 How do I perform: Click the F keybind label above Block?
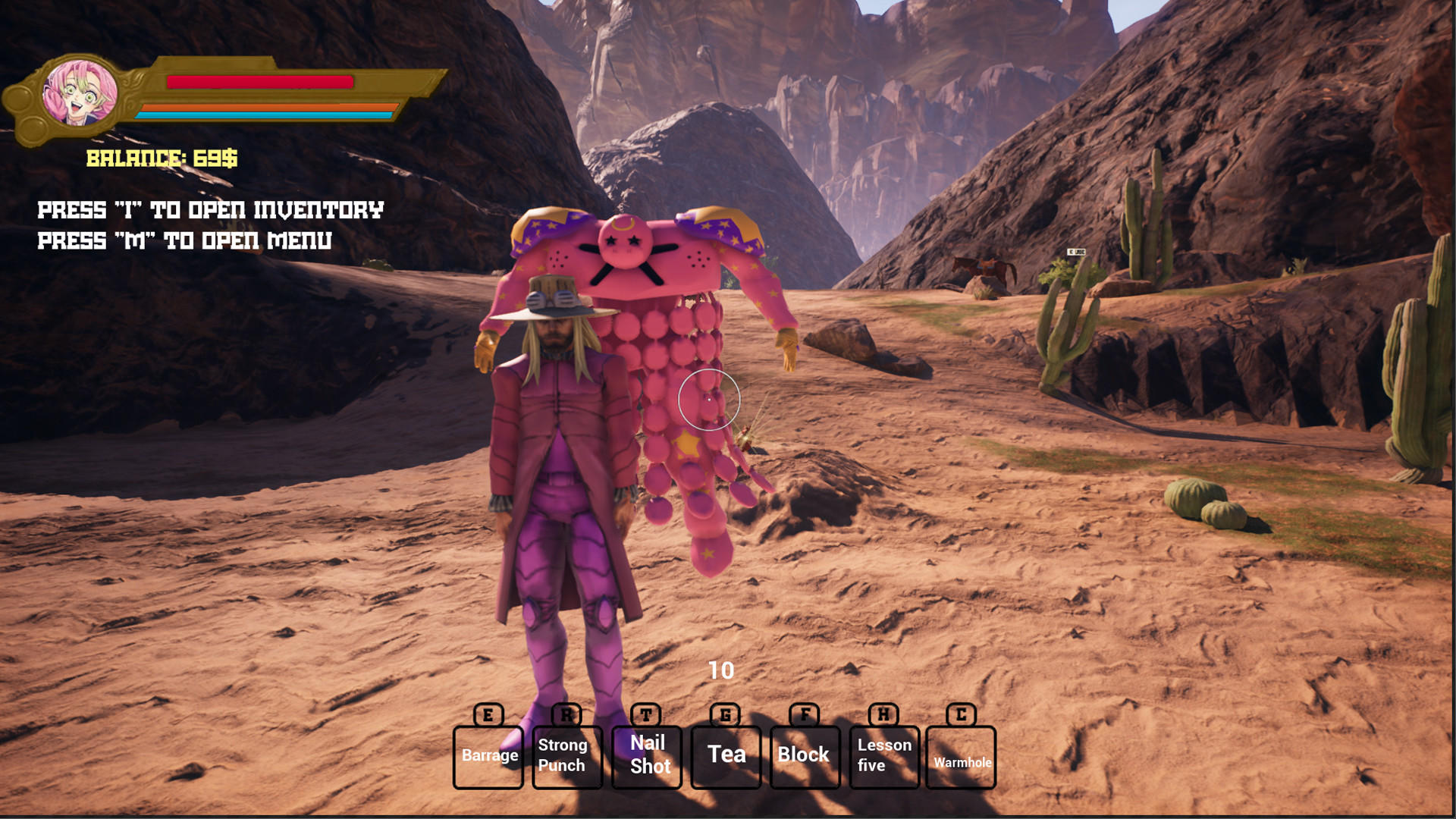[x=804, y=715]
